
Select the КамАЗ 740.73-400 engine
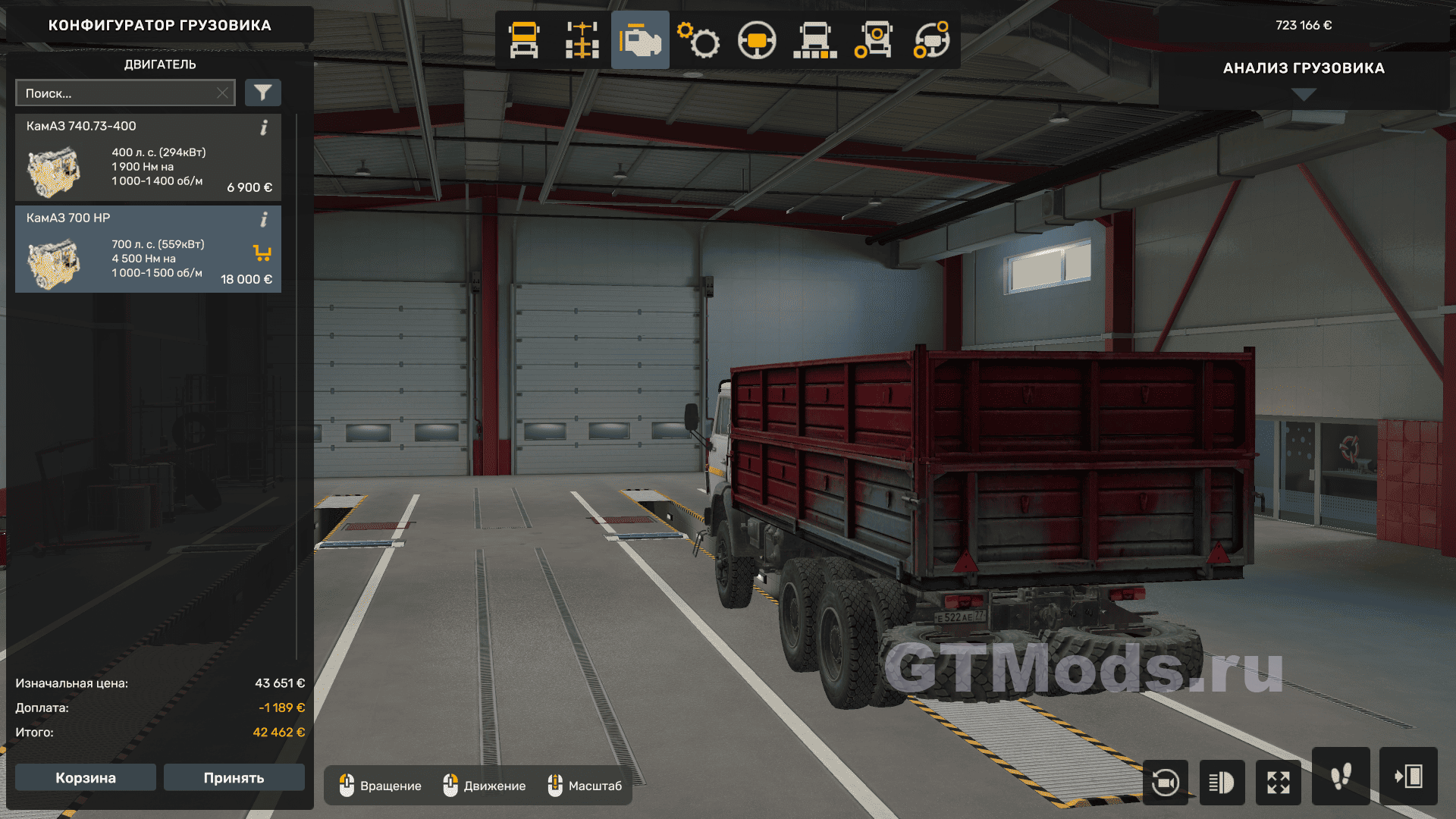148,158
